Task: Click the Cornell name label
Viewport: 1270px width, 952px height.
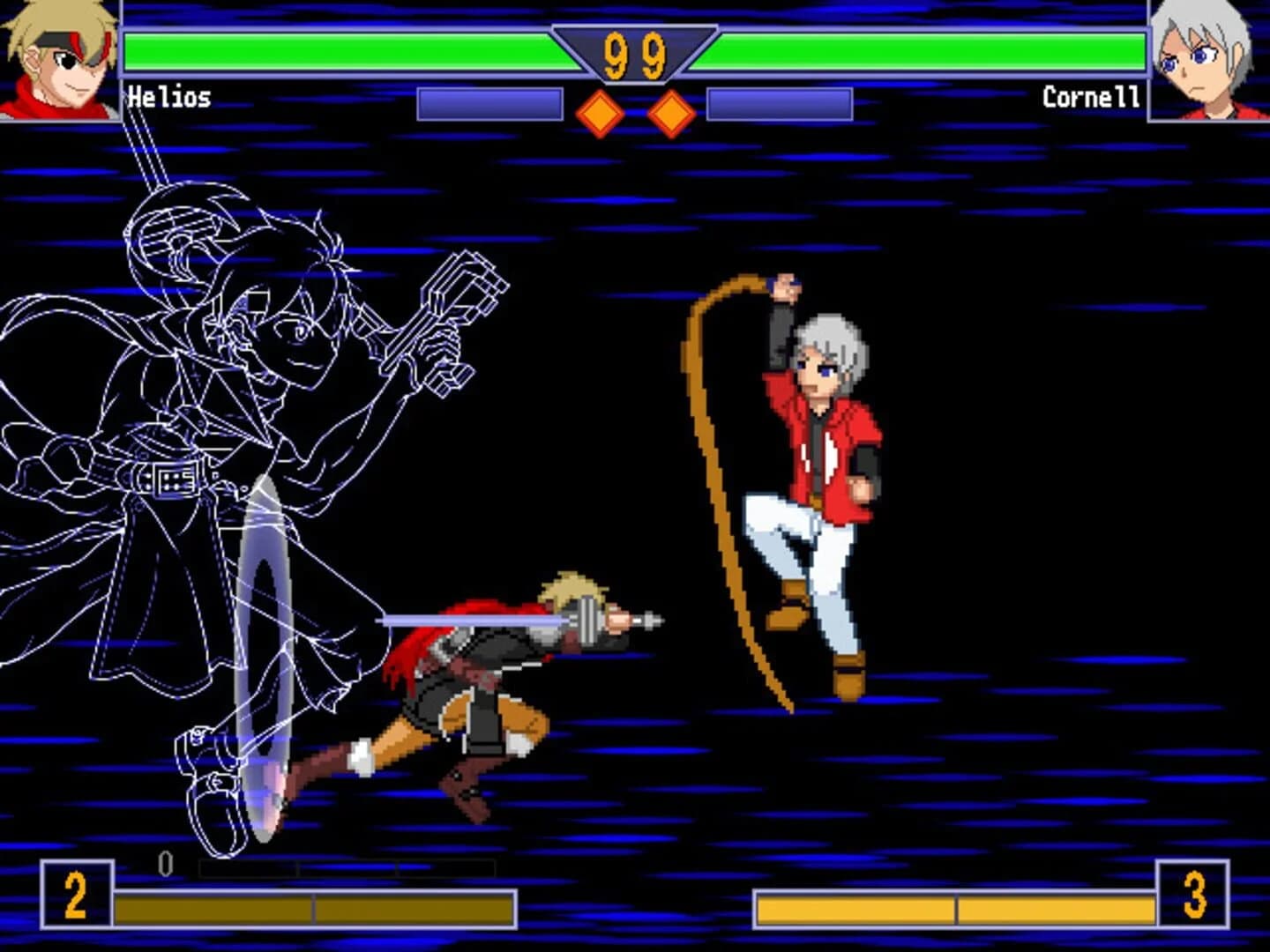Action: tap(1091, 97)
